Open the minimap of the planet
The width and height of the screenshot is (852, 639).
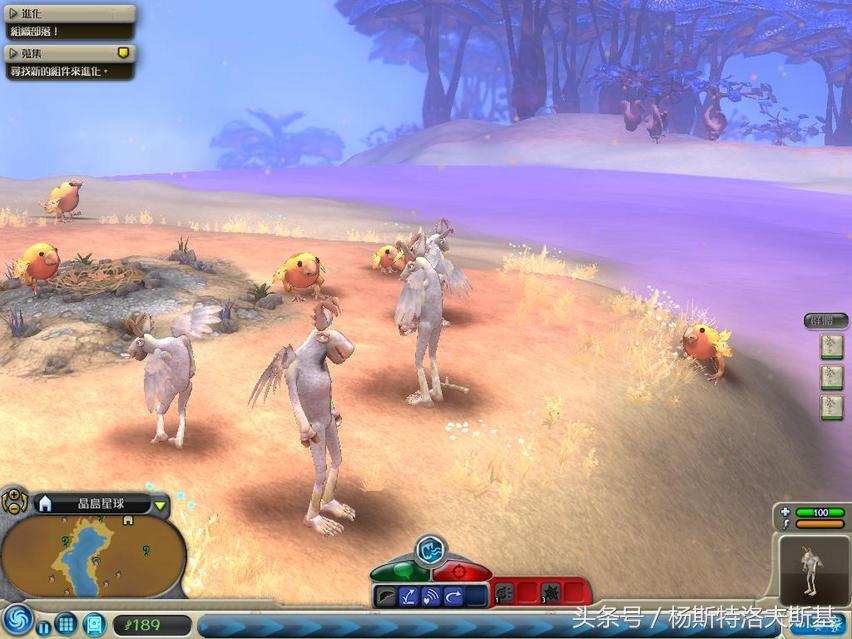tap(95, 555)
